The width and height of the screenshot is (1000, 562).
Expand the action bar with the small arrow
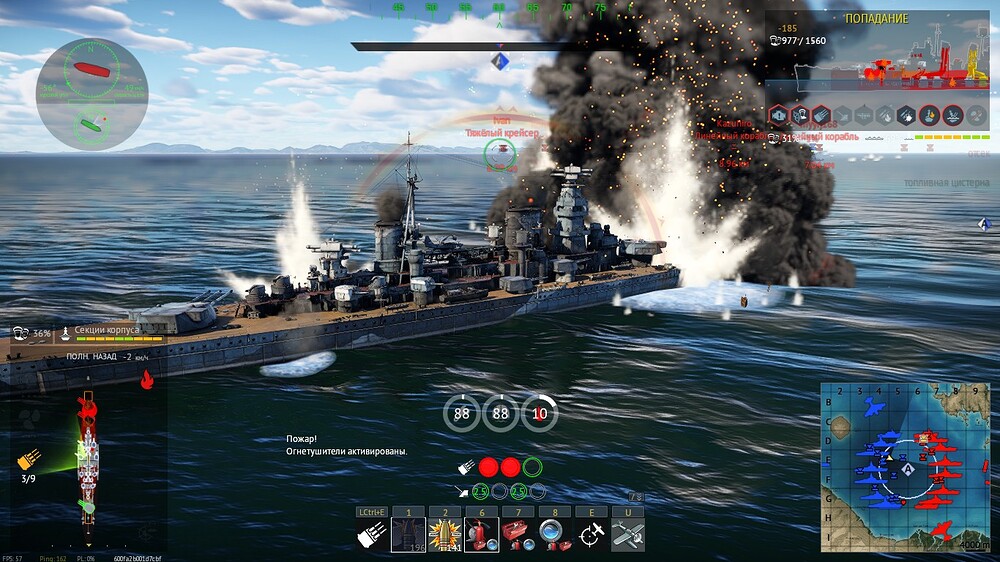(x=634, y=497)
